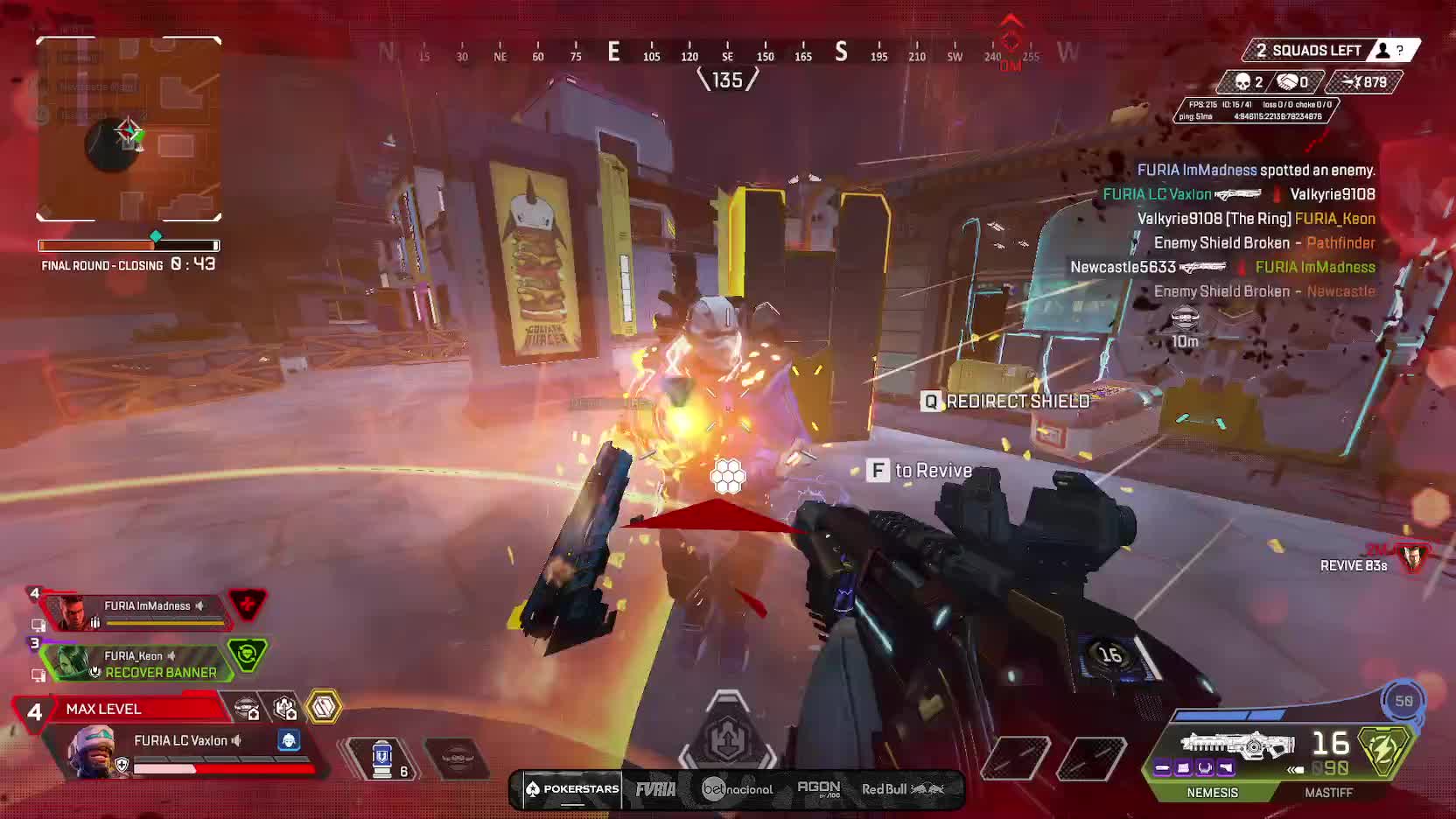Select teammate FURIA_Keon's Recover Banner row

pyautogui.click(x=140, y=662)
